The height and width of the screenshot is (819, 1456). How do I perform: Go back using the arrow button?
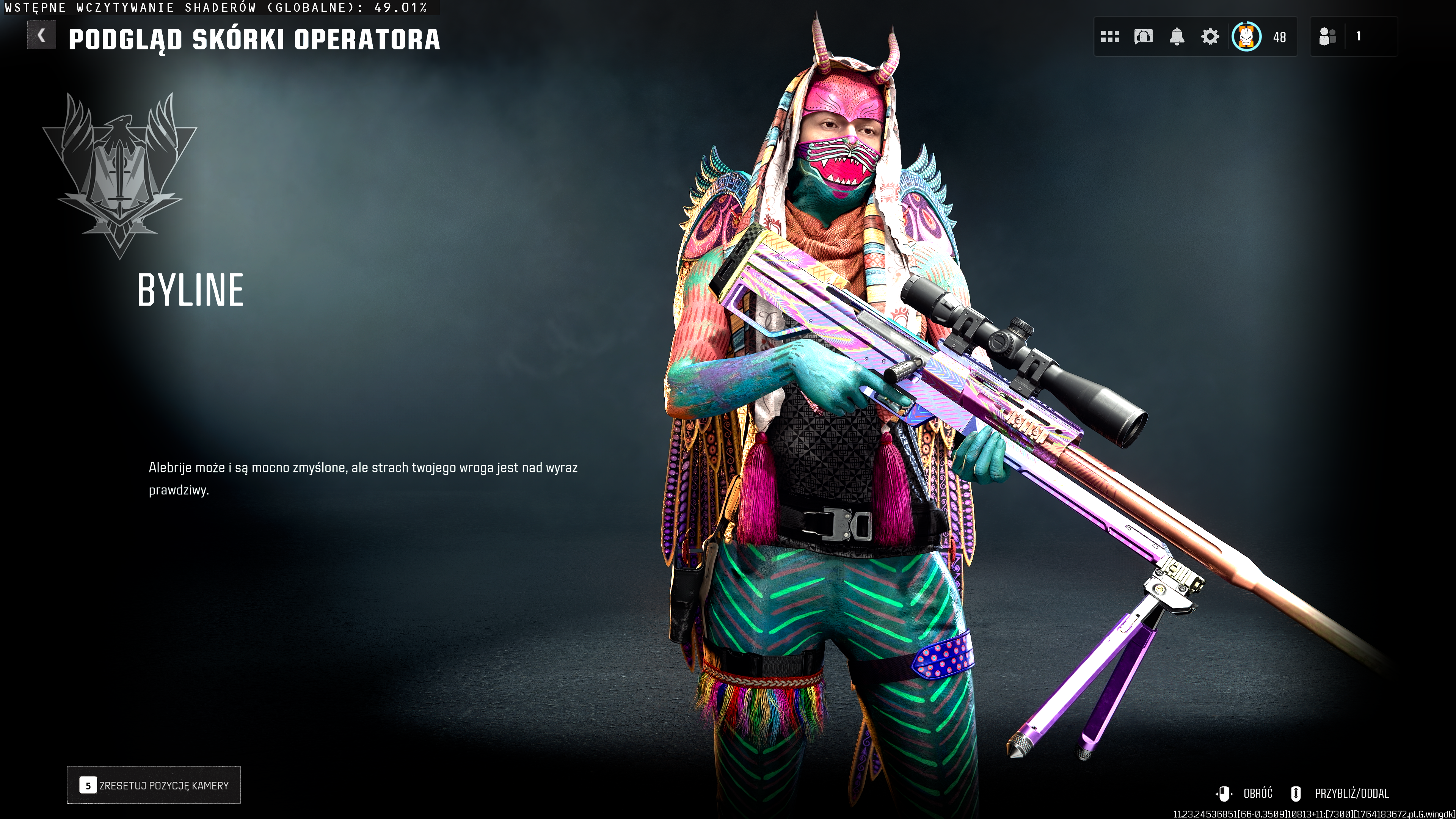[41, 36]
